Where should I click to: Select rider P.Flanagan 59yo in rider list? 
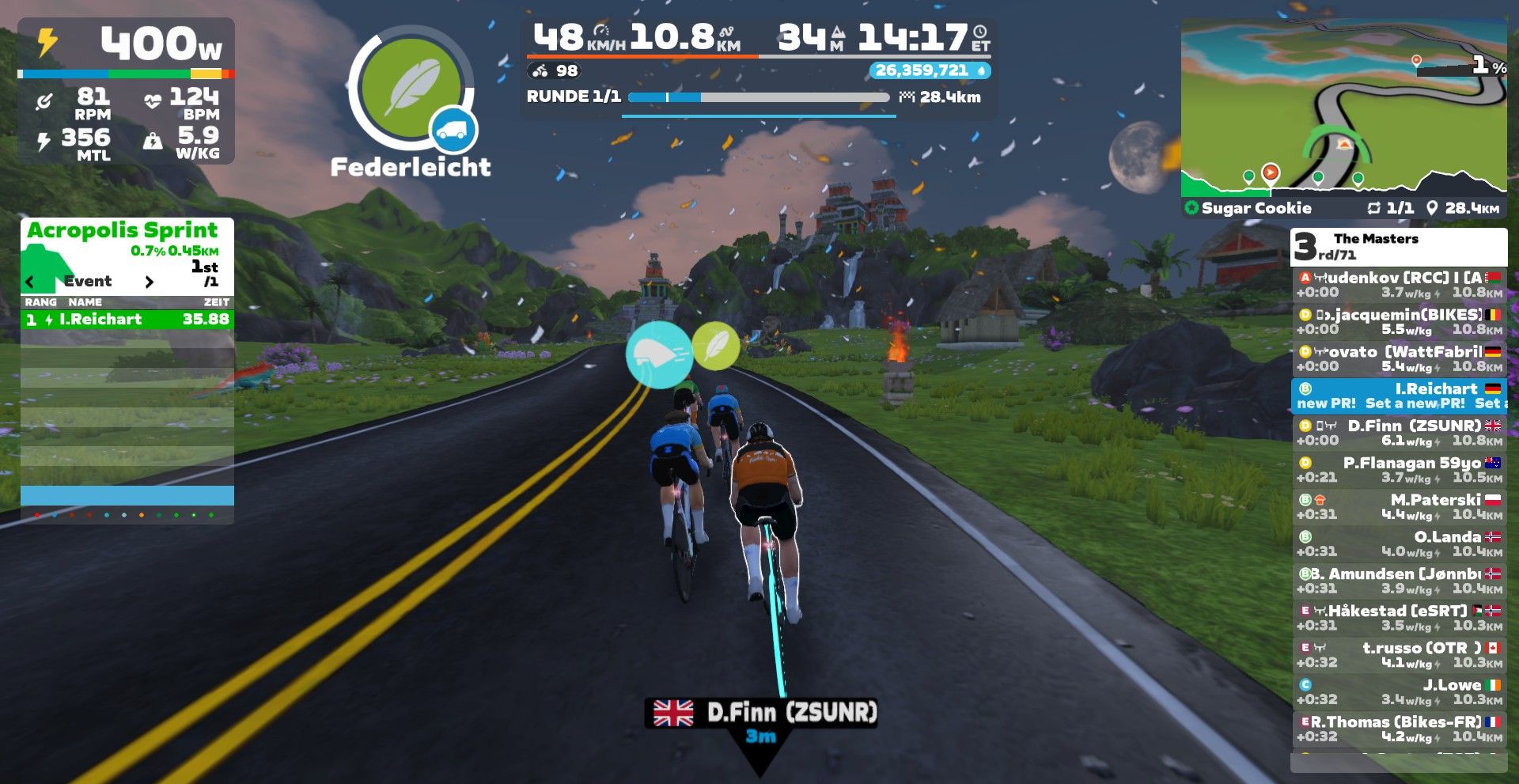(x=1399, y=470)
